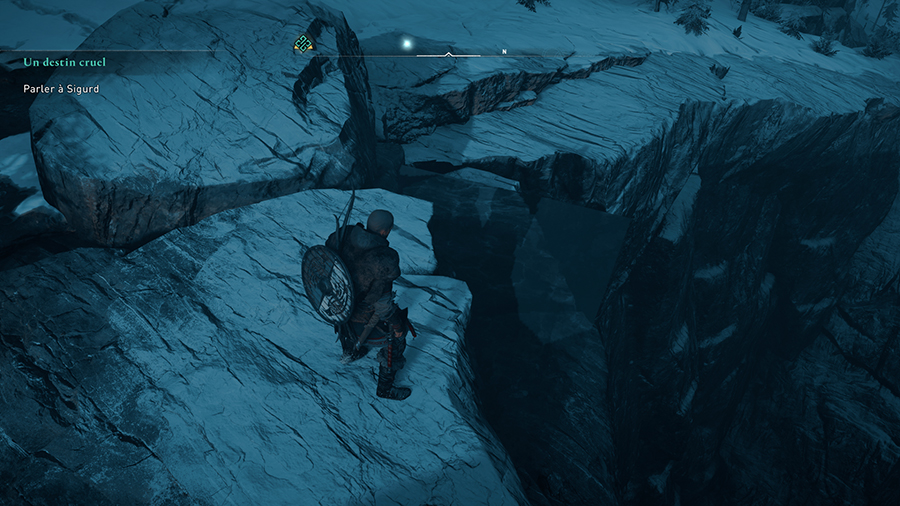Open the tracked quest "Un destin cruel"

[x=65, y=62]
